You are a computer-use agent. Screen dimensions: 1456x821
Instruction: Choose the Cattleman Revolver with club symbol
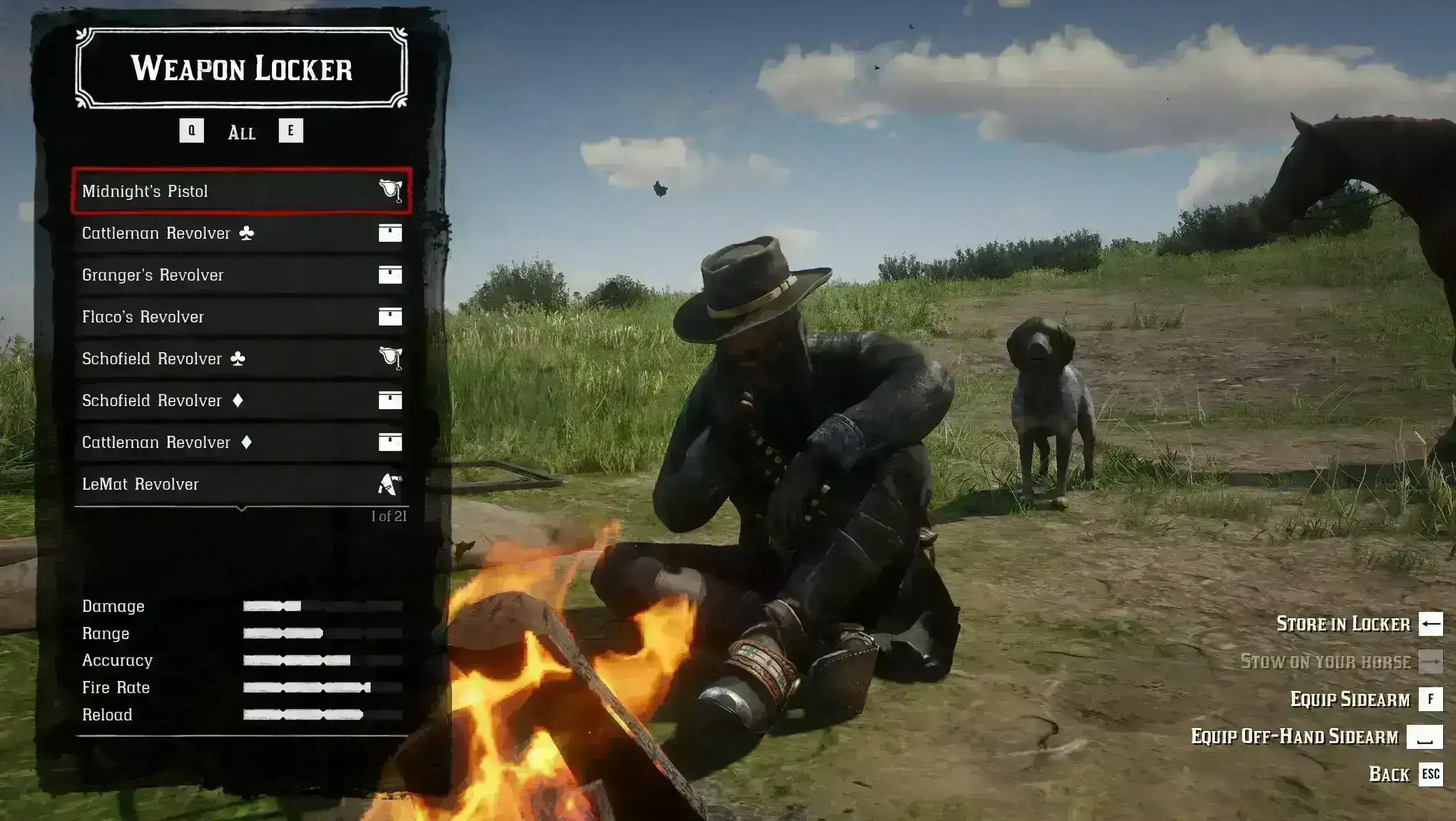(241, 233)
